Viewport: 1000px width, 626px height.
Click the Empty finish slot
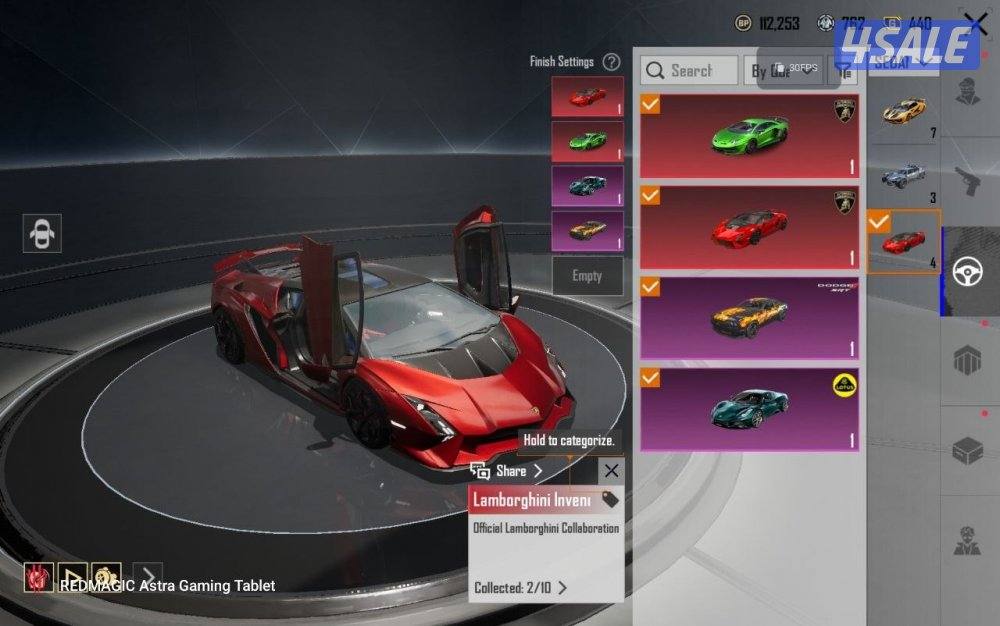pos(587,276)
